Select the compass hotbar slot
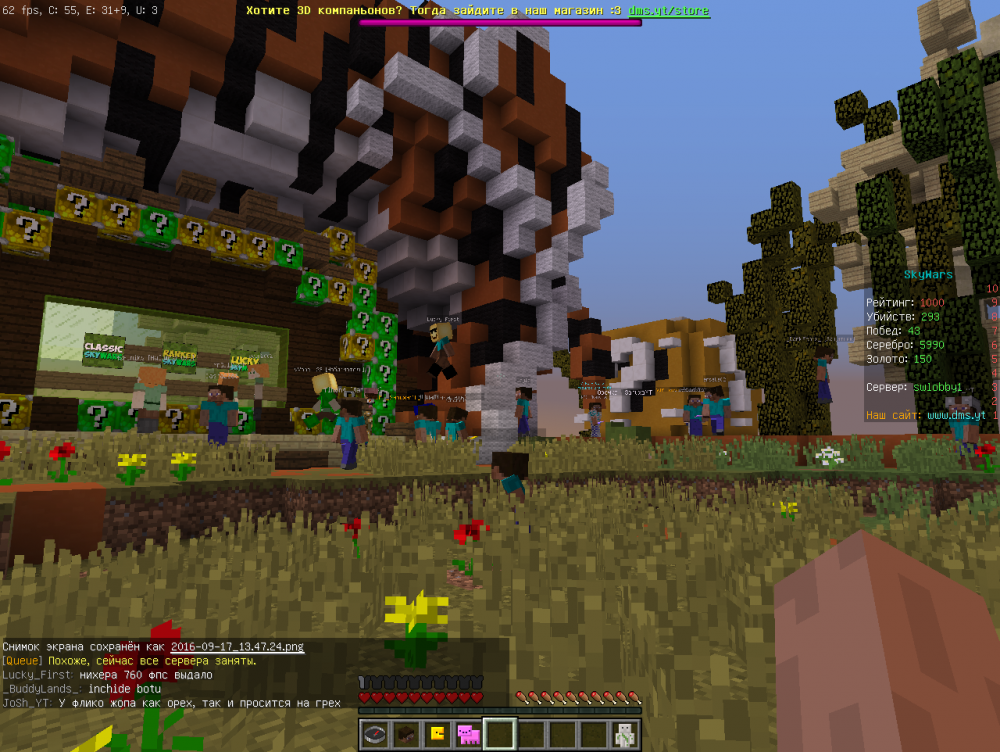 coord(376,735)
